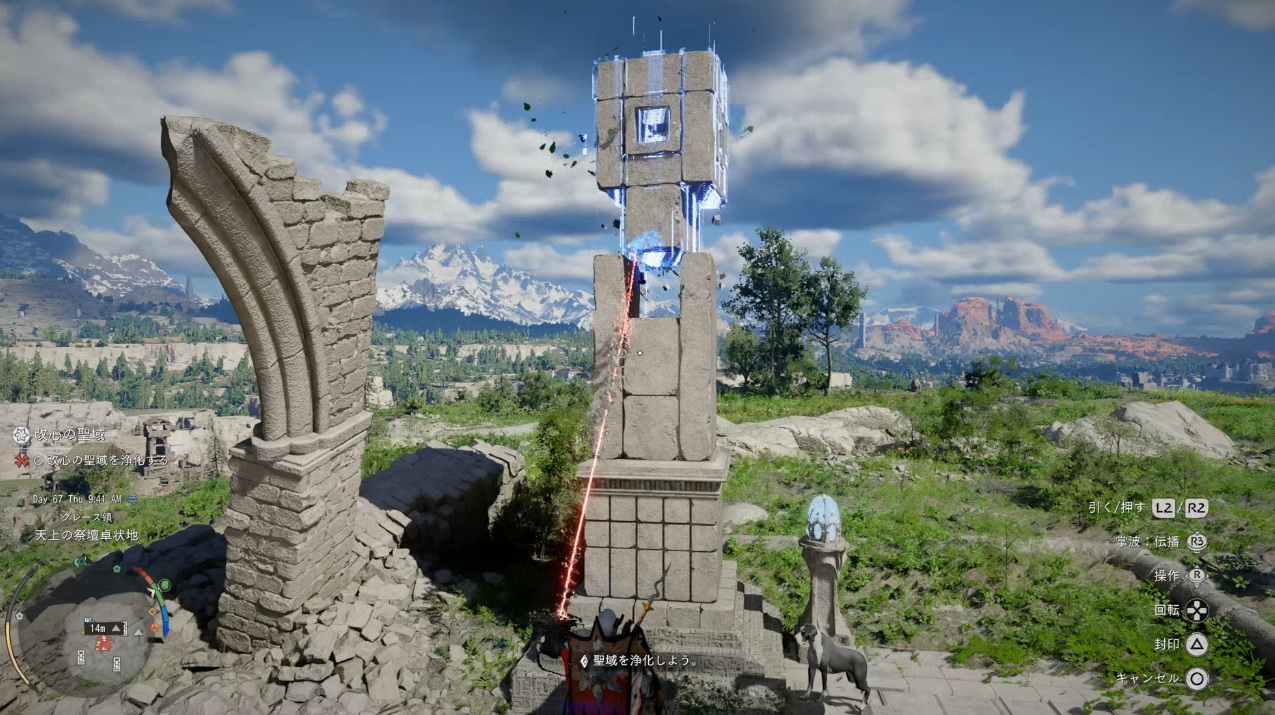The height and width of the screenshot is (715, 1275).
Task: Click the green leaf marker on minimap edge
Action: [x=165, y=585]
